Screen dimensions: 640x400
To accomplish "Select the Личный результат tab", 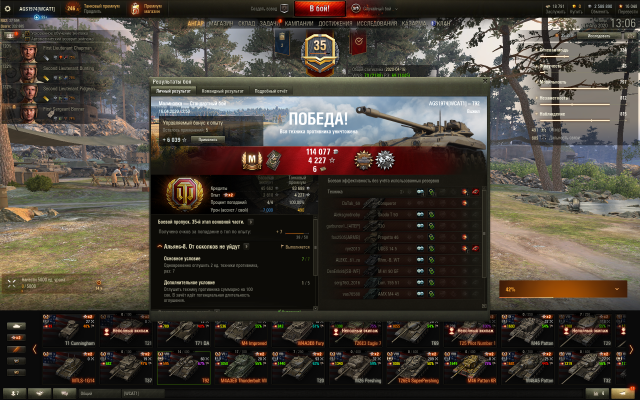I will point(175,91).
